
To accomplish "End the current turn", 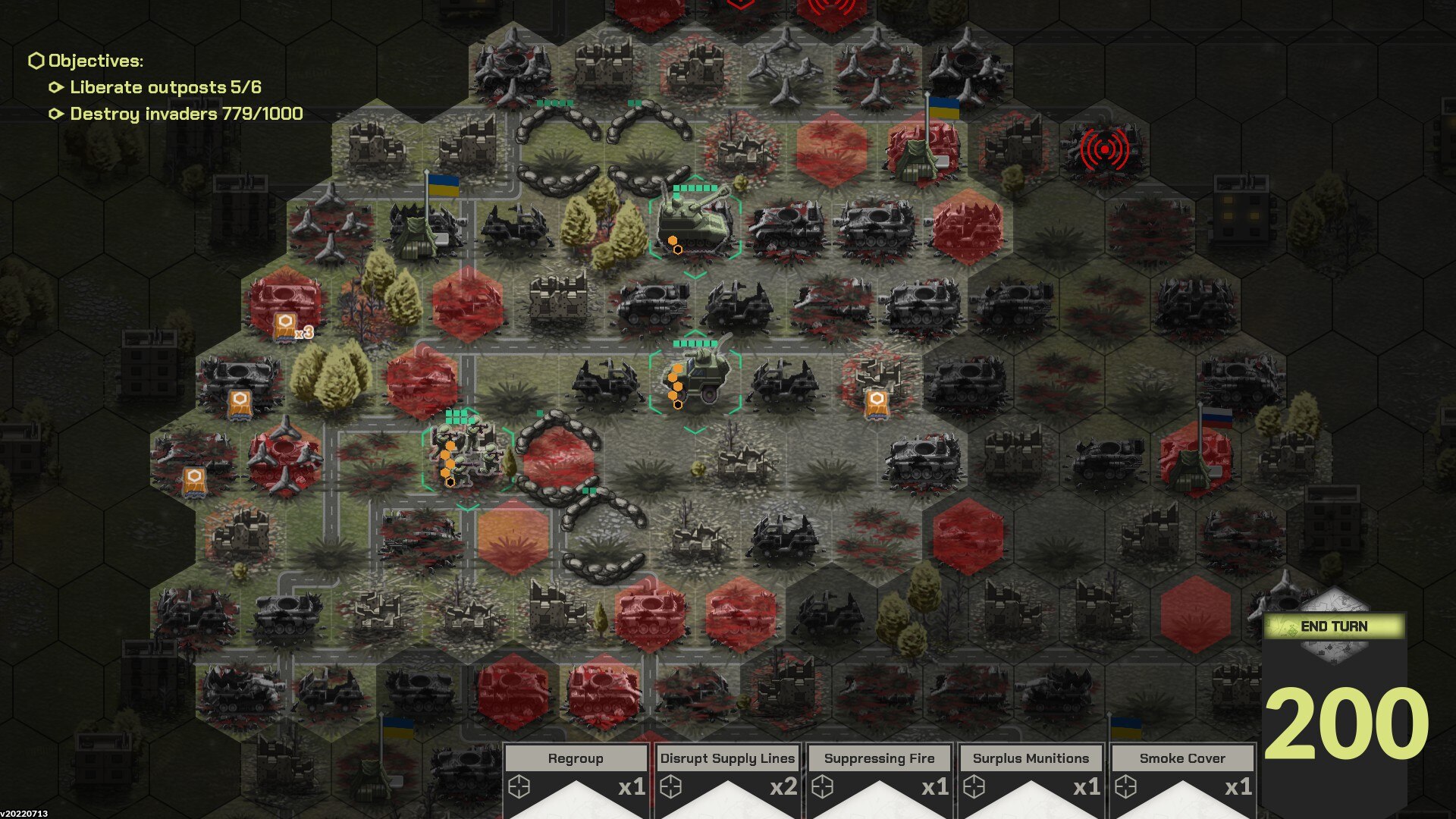I will [1334, 626].
